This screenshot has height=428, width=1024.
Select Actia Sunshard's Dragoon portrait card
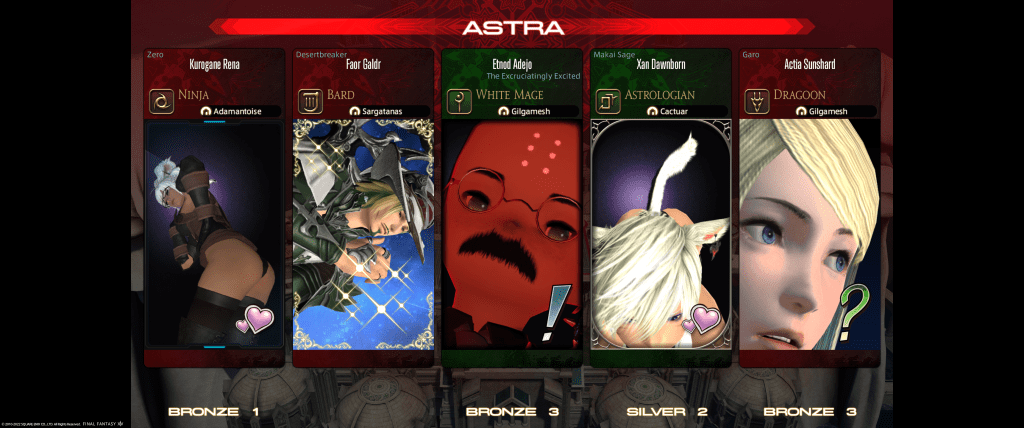click(809, 235)
